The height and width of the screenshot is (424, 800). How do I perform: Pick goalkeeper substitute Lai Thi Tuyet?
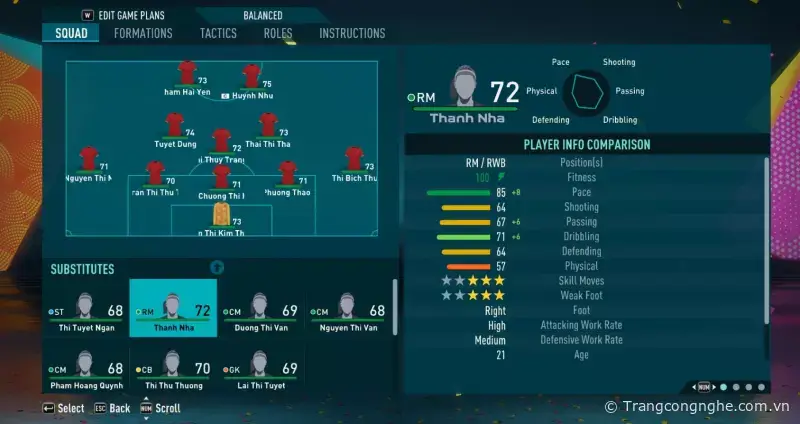click(259, 369)
